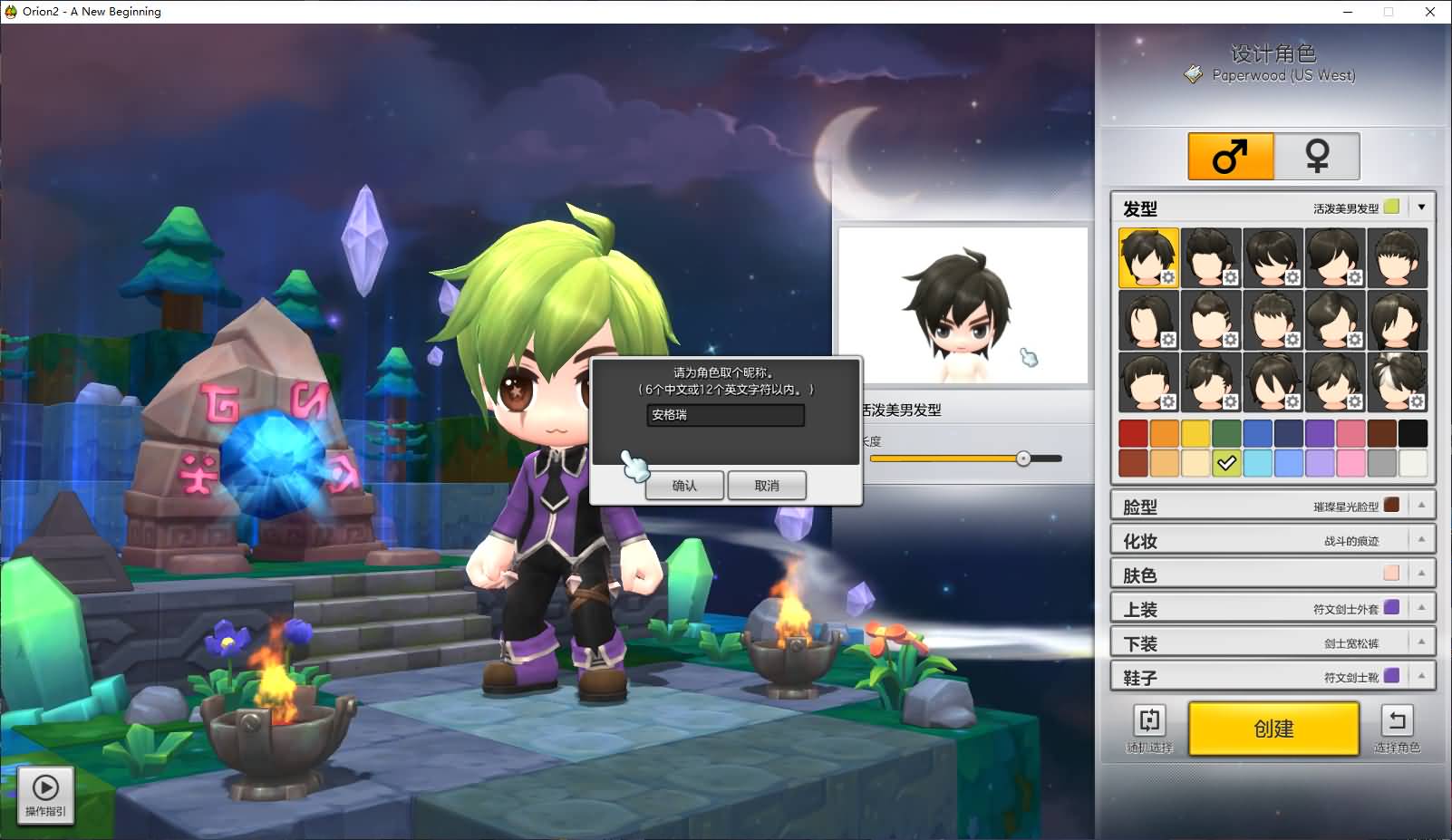The height and width of the screenshot is (840, 1452).
Task: Confirm the nickname with the 确认 button
Action: (684, 486)
